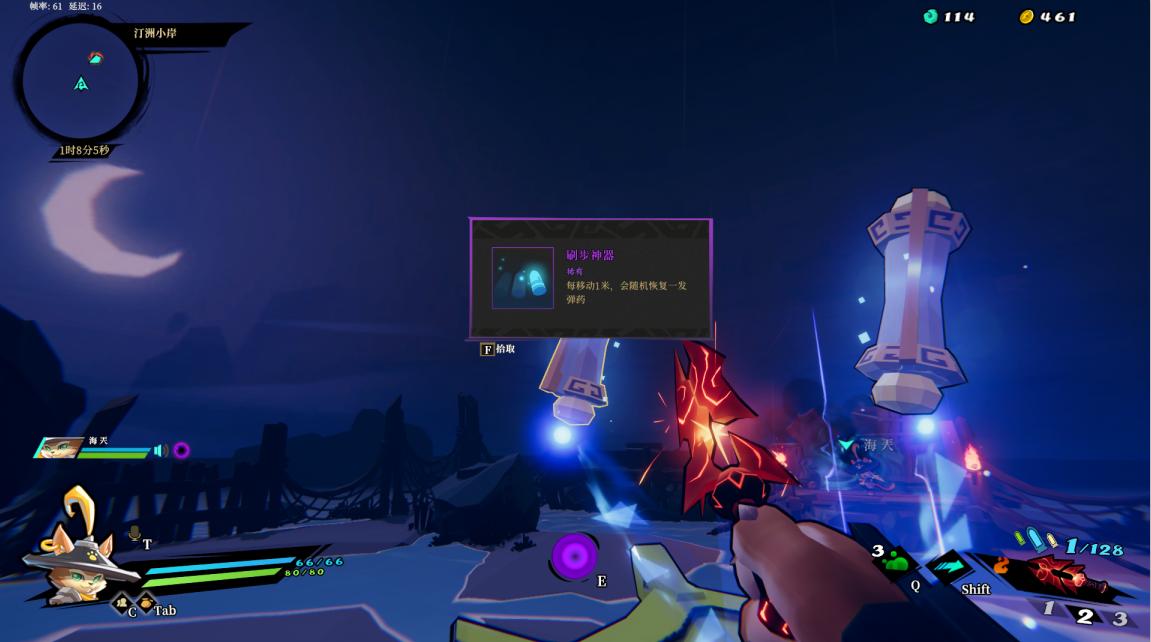Click the circular minimap

tap(81, 82)
